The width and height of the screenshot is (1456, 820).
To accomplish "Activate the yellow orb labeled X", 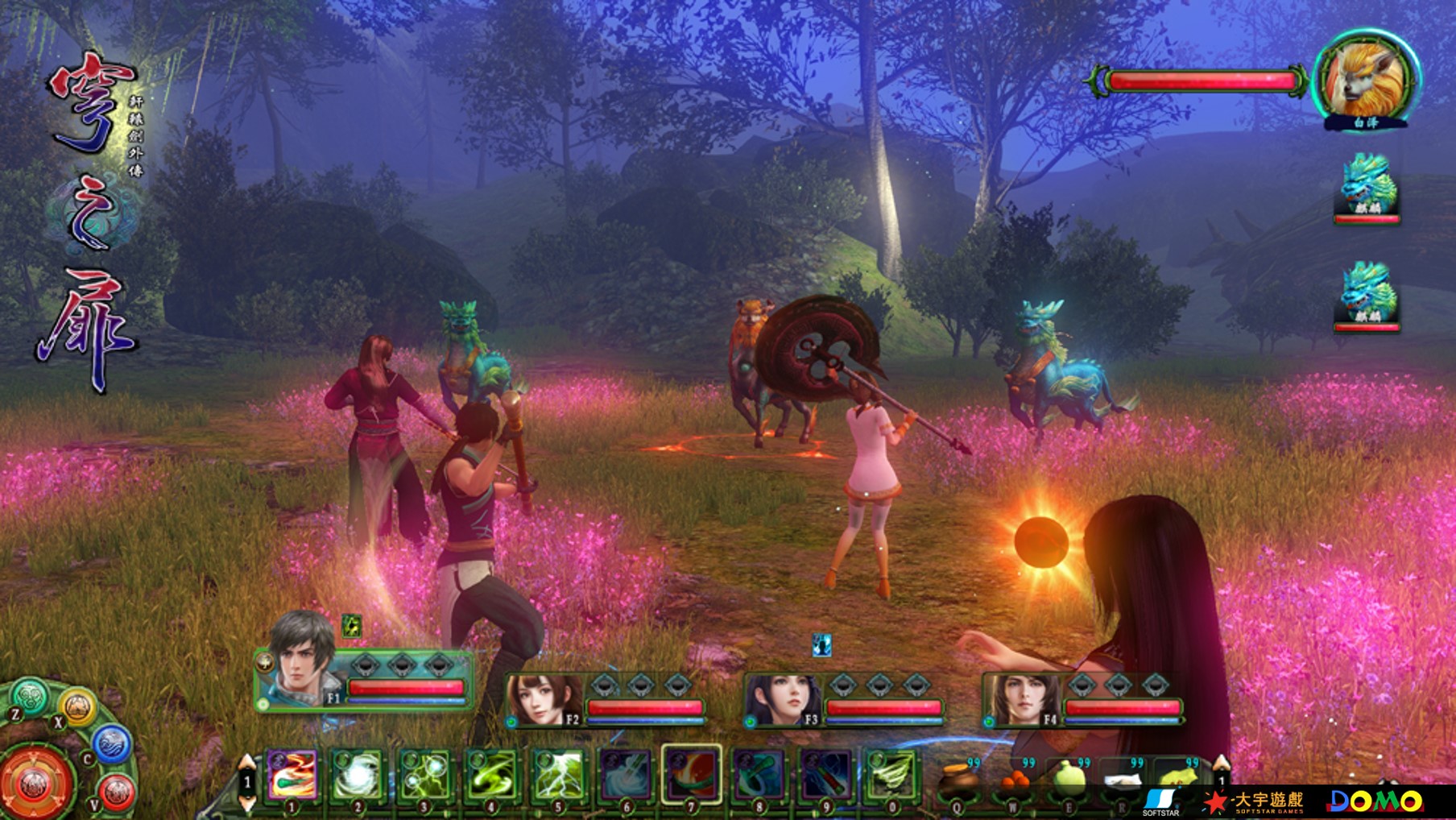I will 77,707.
